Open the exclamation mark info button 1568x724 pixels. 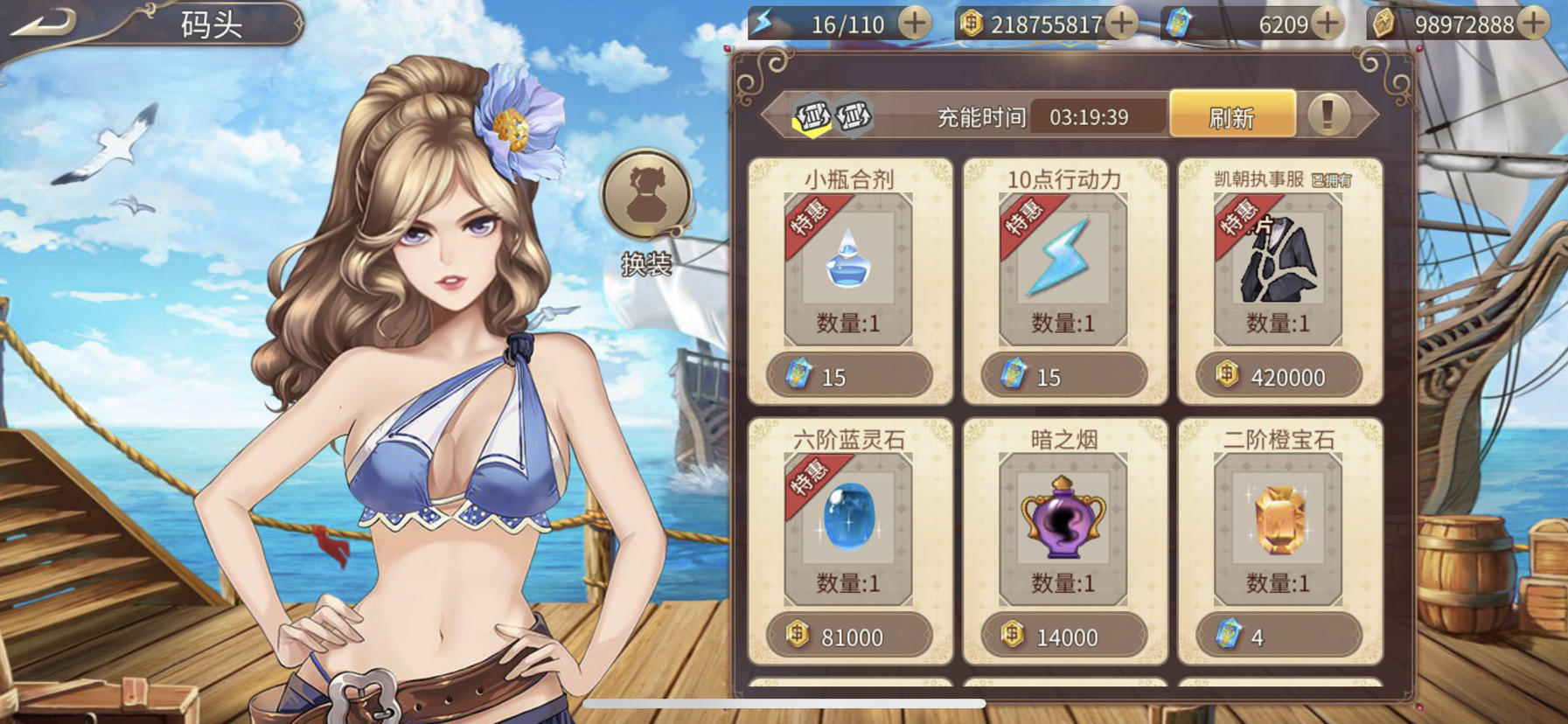(x=1328, y=115)
